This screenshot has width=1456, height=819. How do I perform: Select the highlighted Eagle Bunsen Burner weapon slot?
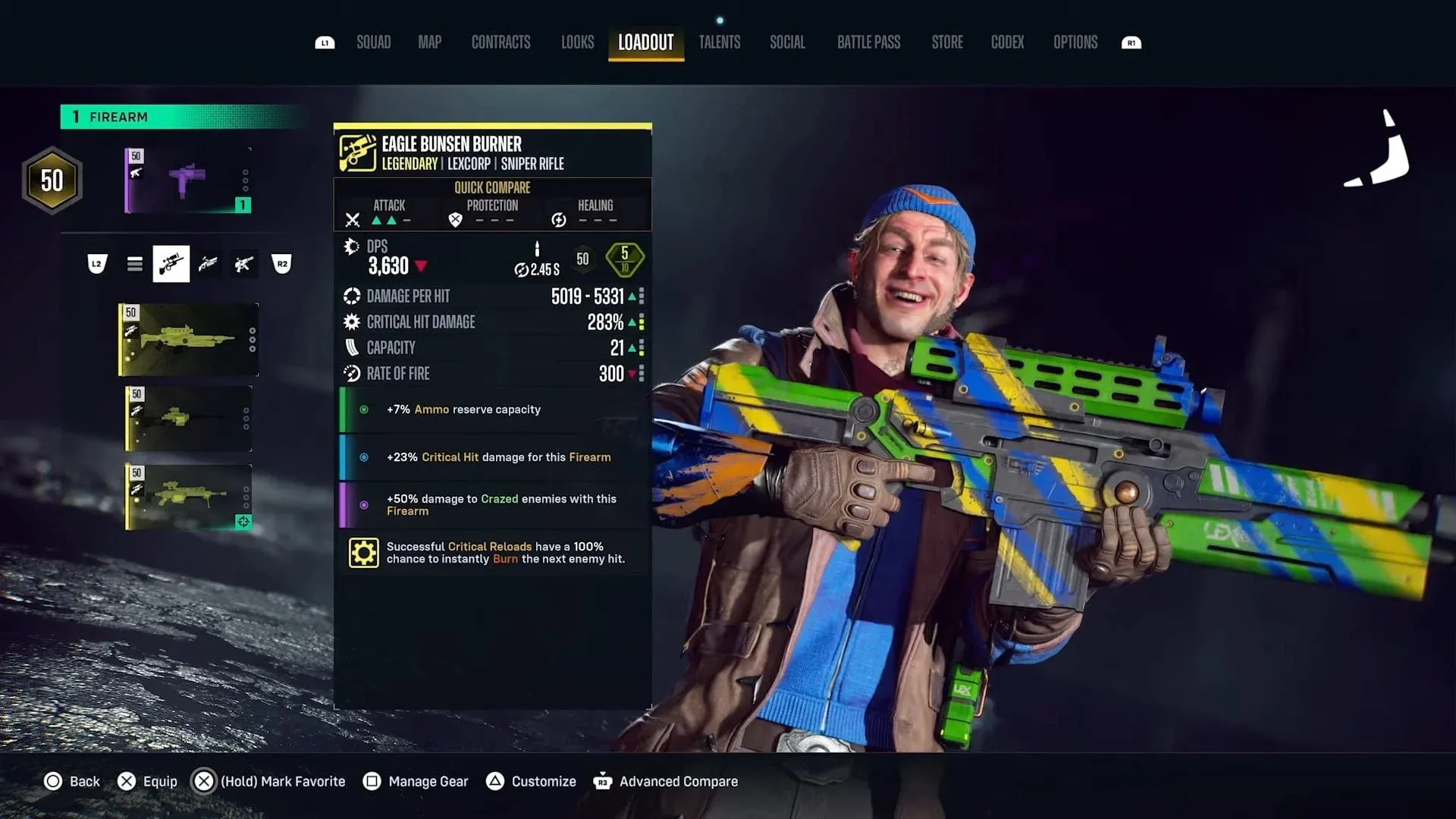[x=188, y=340]
